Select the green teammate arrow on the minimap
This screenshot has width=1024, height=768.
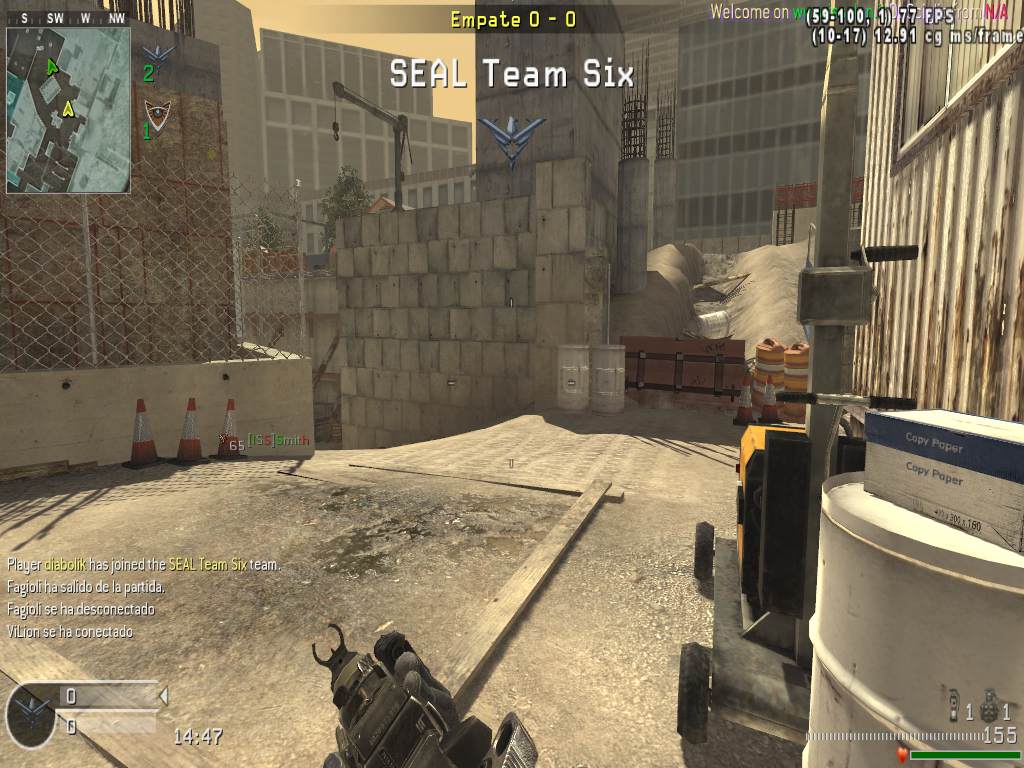point(52,66)
